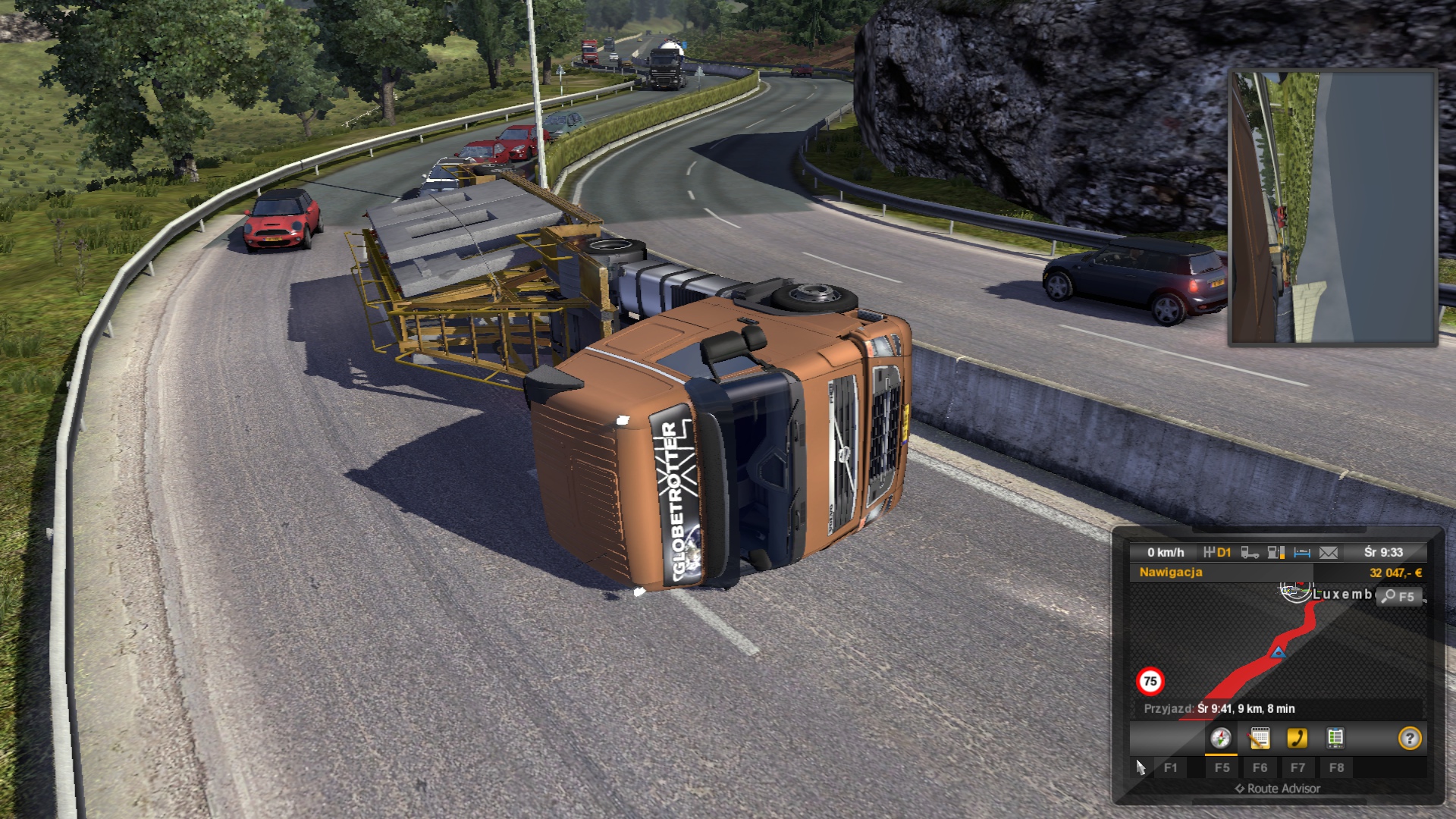The width and height of the screenshot is (1456, 819).
Task: Click the side mirror view panel
Action: click(x=1332, y=208)
